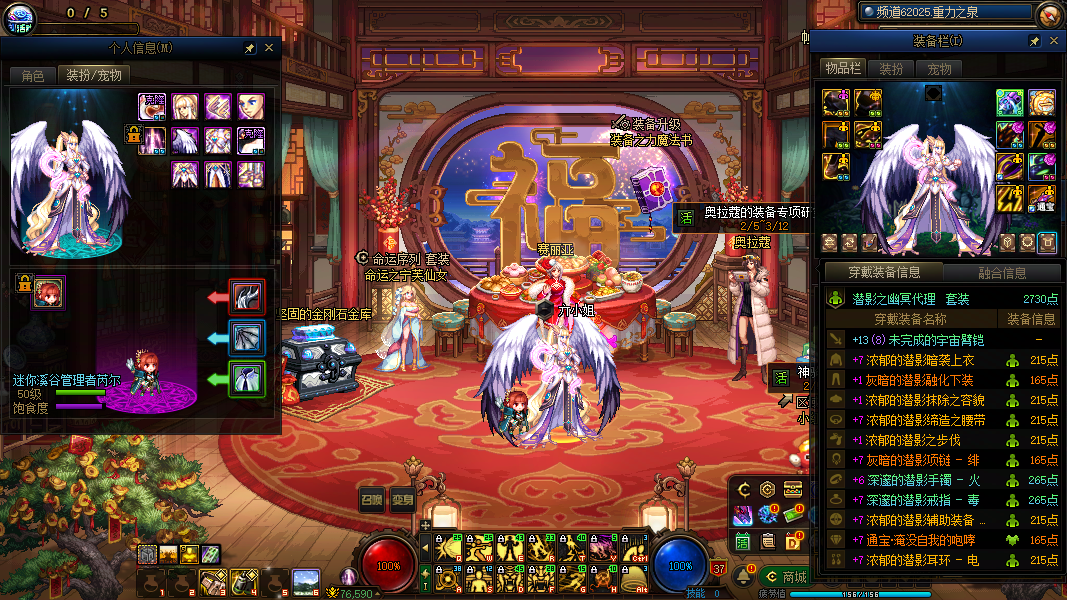Show the 宠物 tab in equipment window
The width and height of the screenshot is (1067, 600).
(x=939, y=69)
